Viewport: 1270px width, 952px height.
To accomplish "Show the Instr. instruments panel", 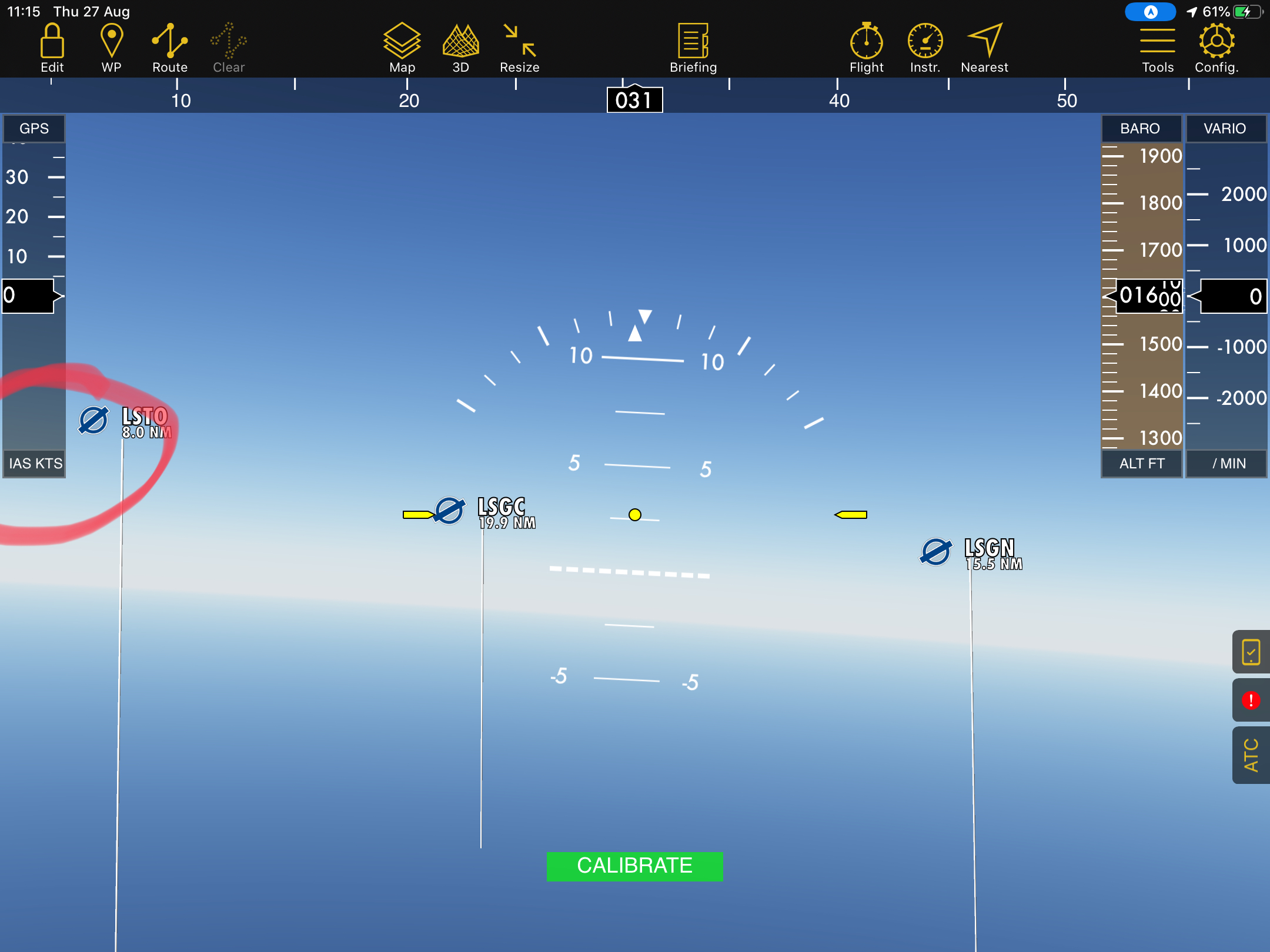I will [x=925, y=48].
